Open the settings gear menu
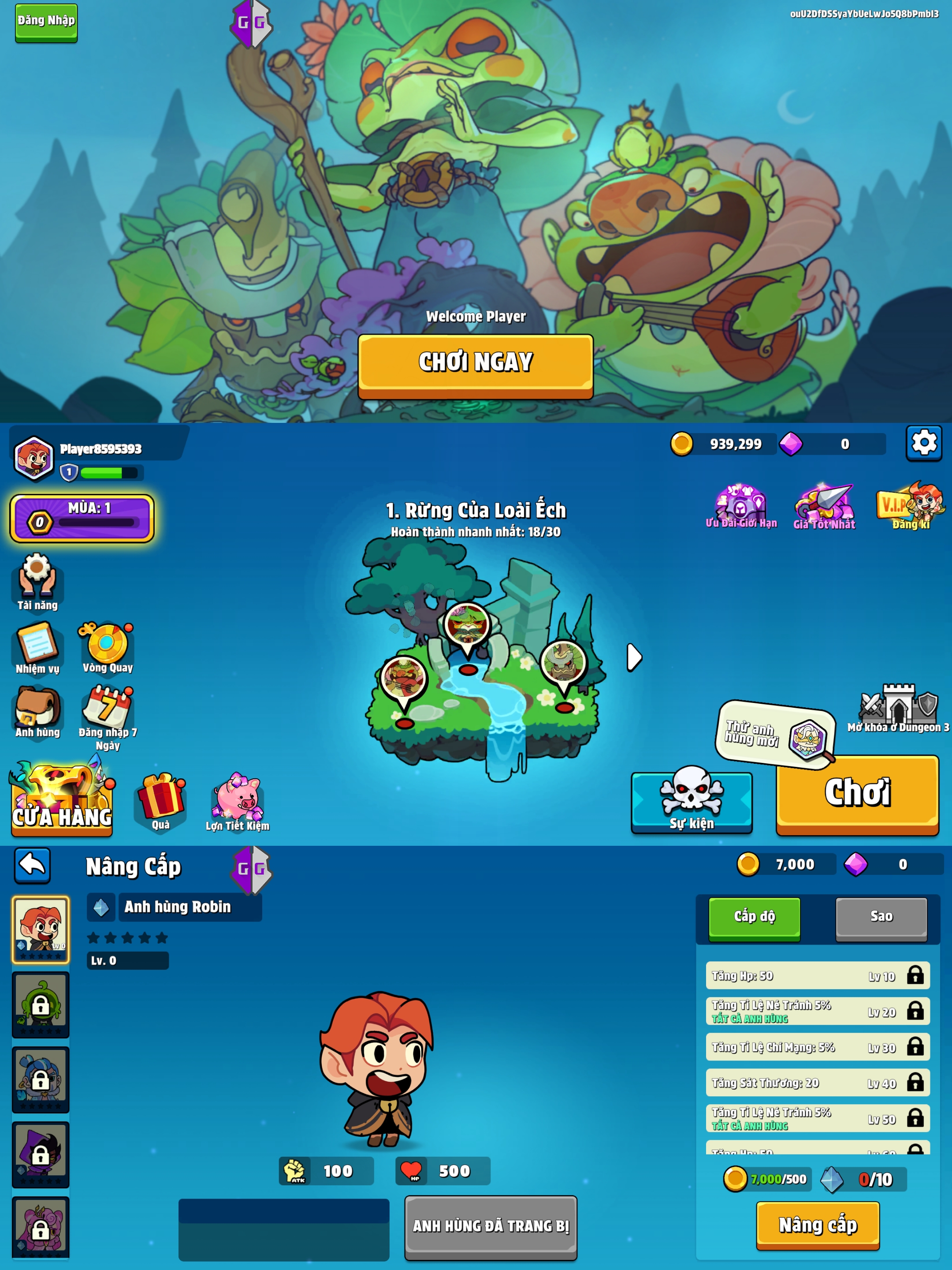 923,443
